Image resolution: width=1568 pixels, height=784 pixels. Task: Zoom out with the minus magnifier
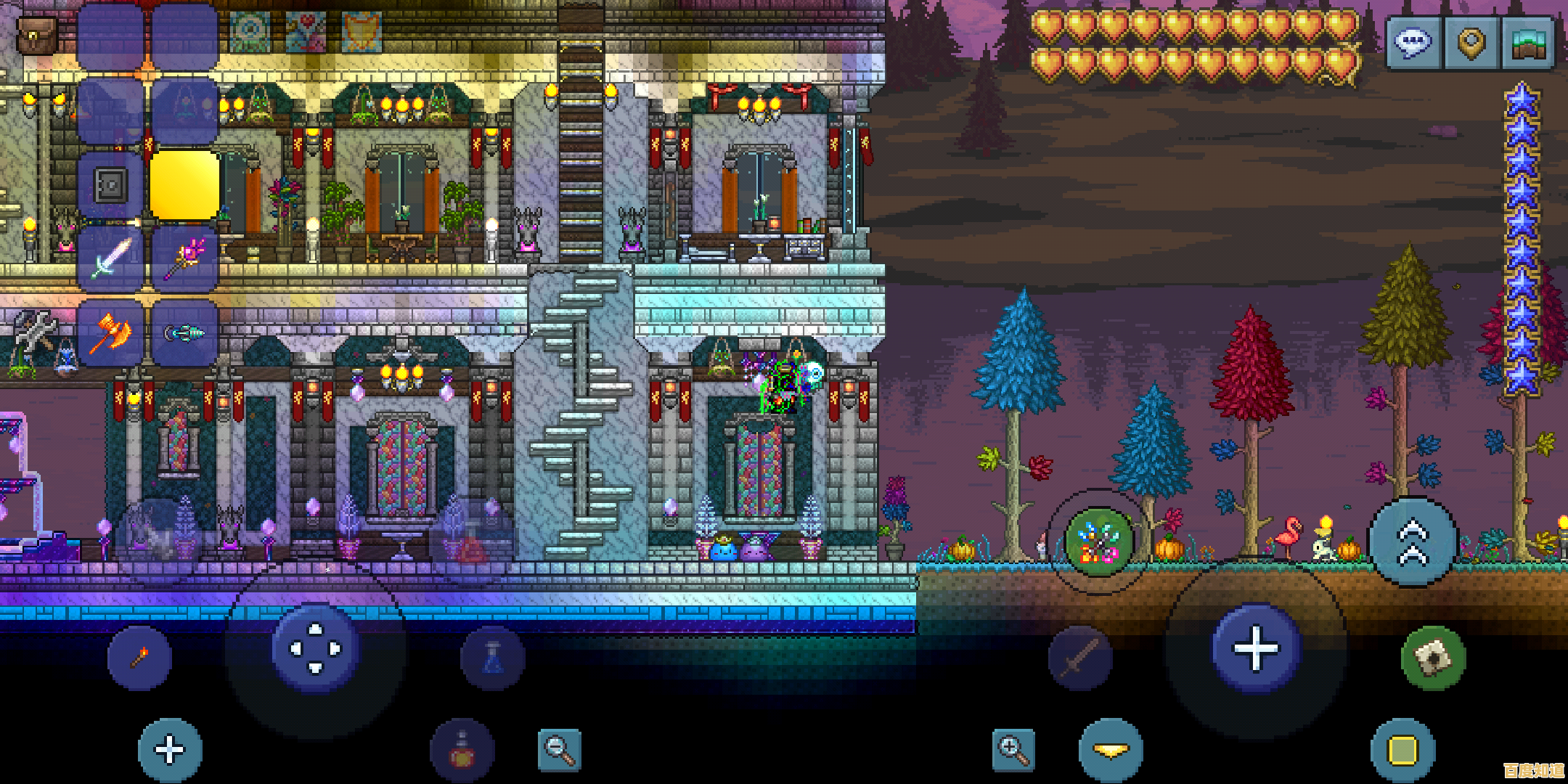pos(560,750)
